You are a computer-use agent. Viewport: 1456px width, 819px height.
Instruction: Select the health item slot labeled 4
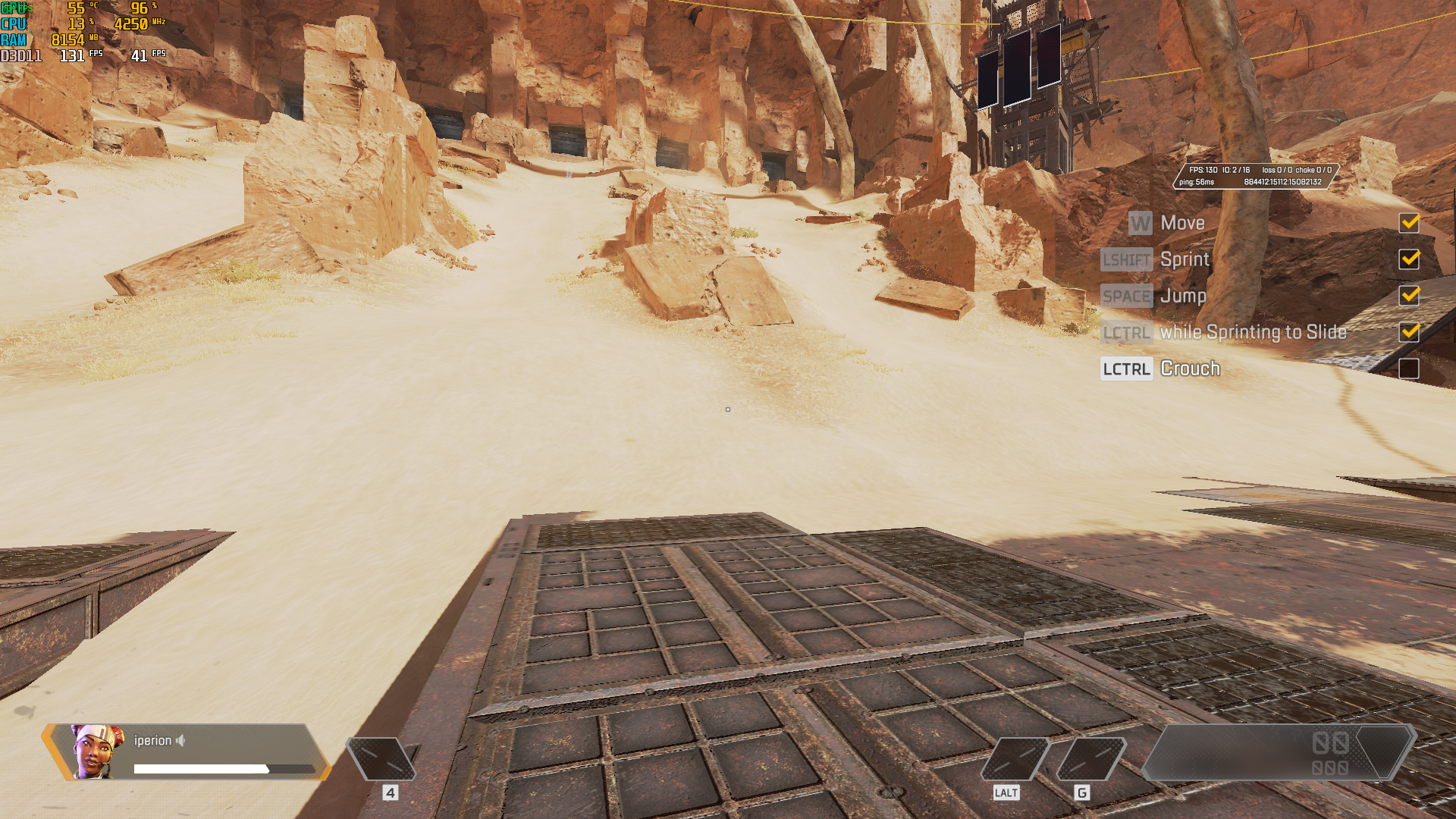click(381, 758)
